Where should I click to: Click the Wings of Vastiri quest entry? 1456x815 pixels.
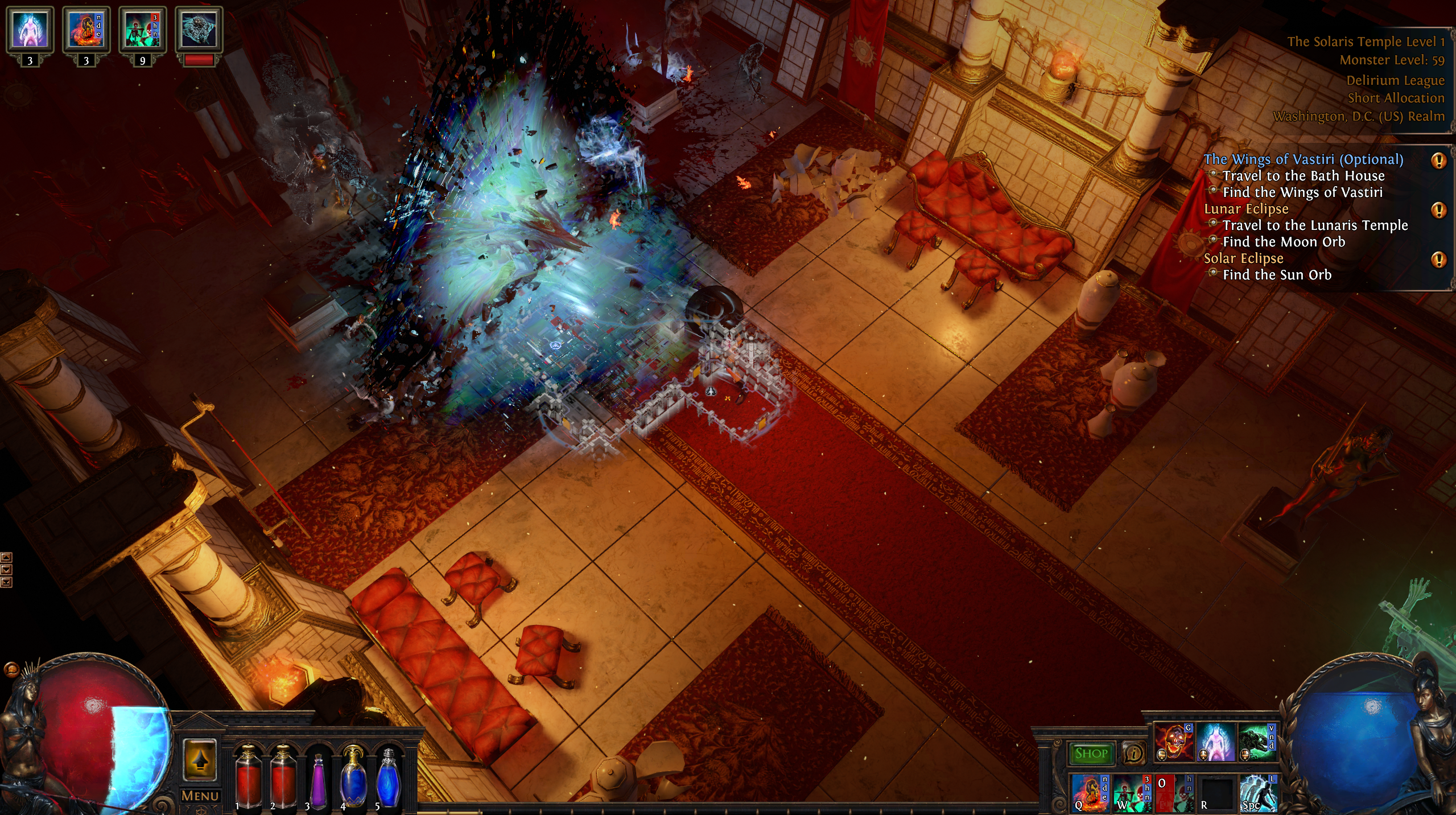1303,159
